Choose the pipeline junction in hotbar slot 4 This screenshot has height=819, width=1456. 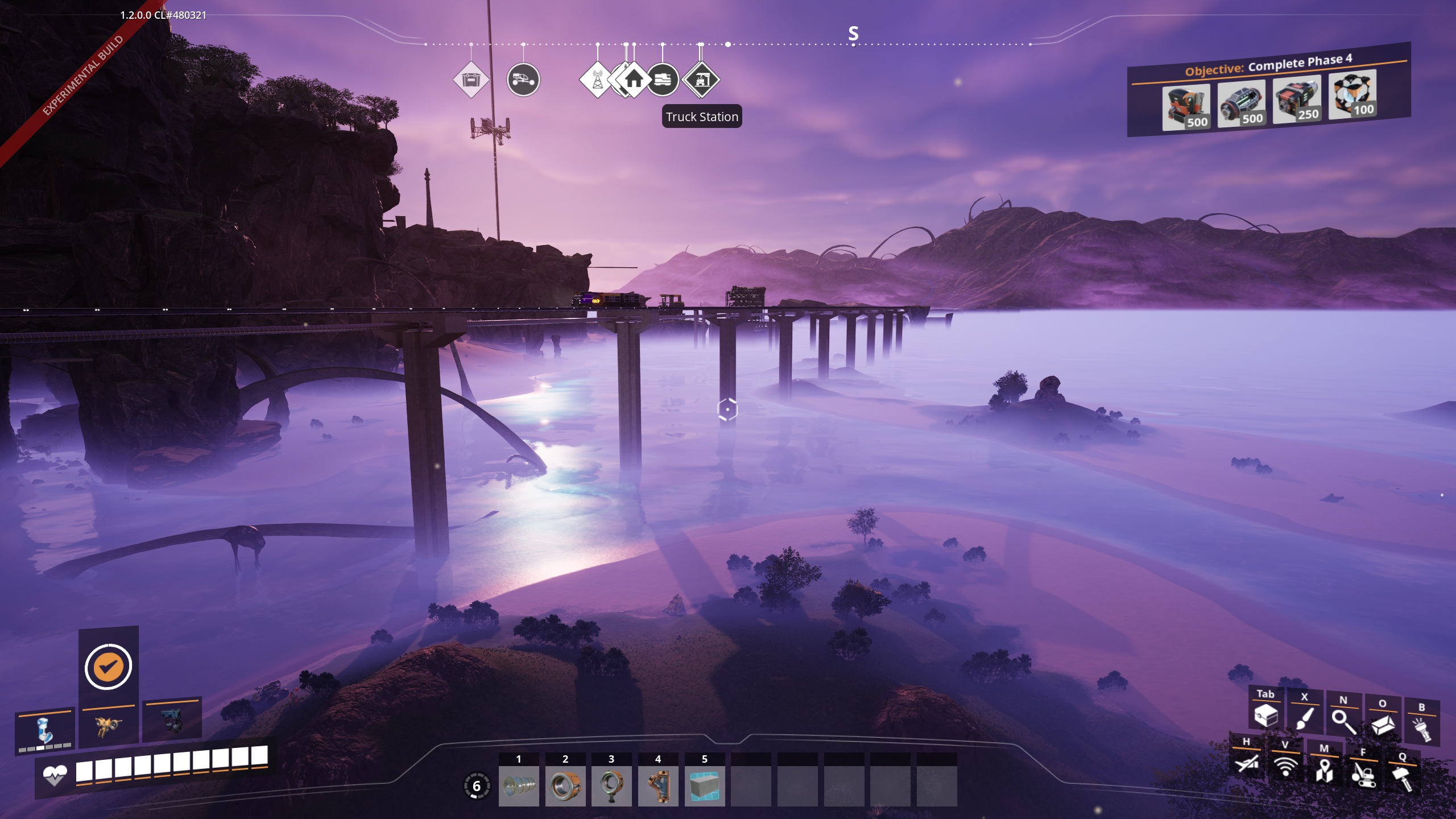(x=658, y=786)
